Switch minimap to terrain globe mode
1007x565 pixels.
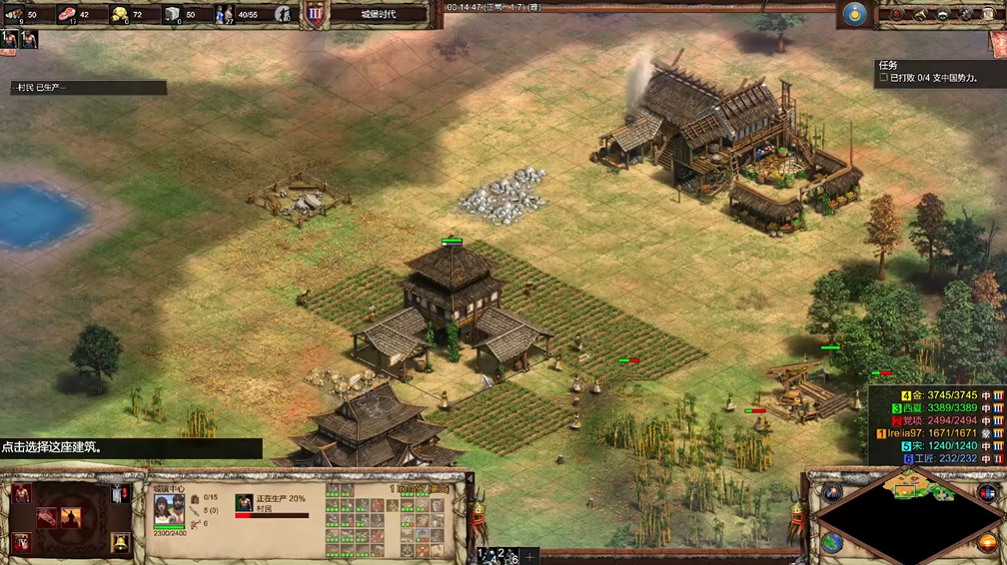click(x=831, y=543)
